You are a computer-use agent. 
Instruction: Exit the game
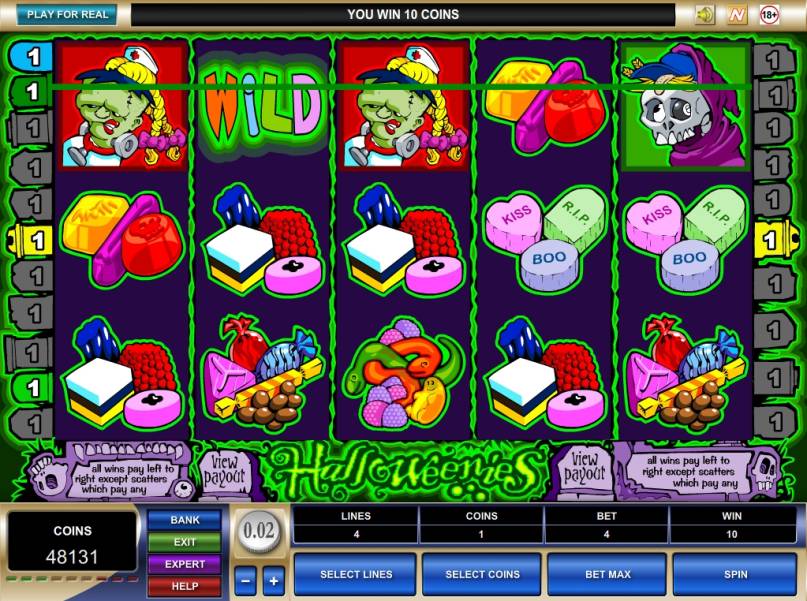coord(184,542)
